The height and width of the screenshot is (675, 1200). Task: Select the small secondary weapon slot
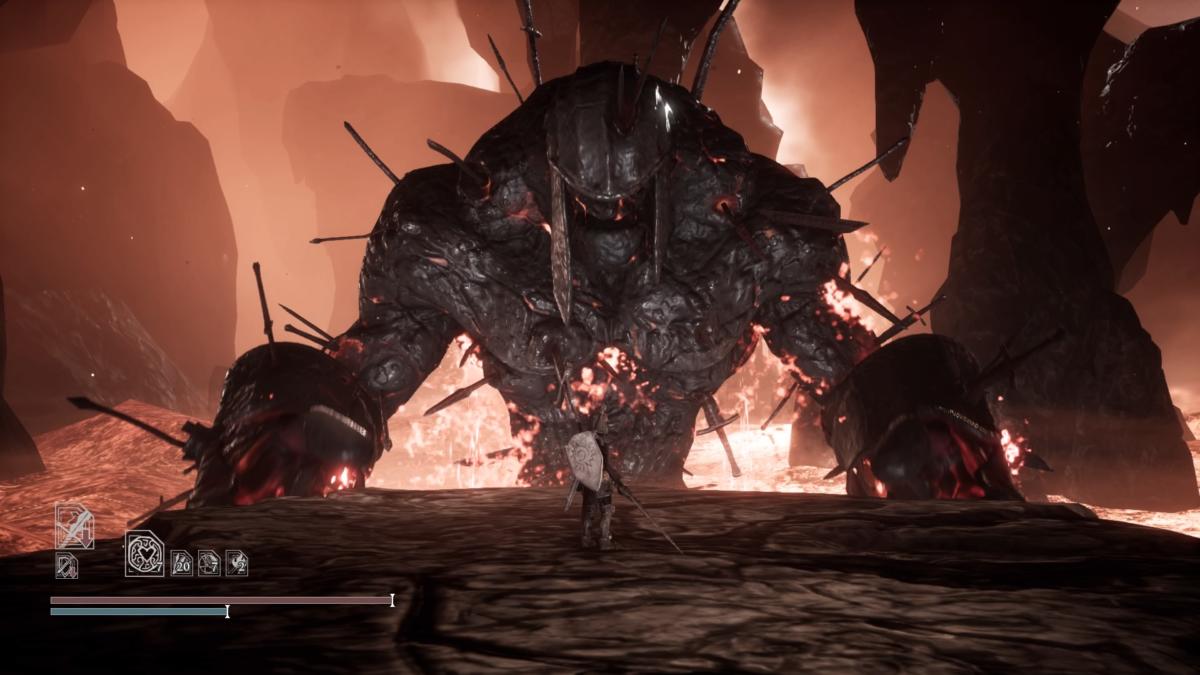(66, 566)
